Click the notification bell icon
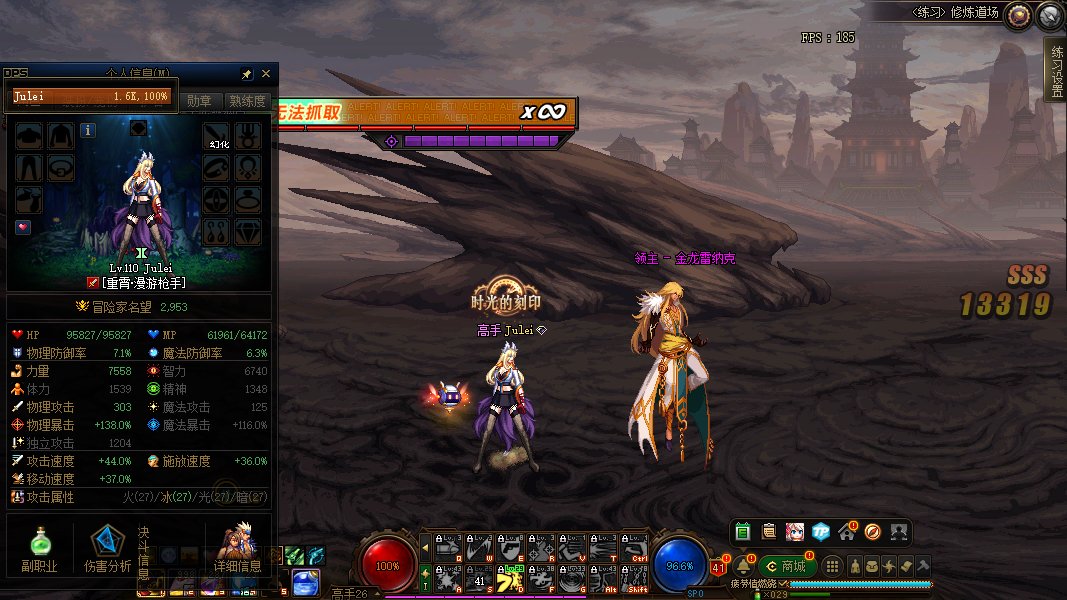The width and height of the screenshot is (1067, 600). [x=744, y=566]
